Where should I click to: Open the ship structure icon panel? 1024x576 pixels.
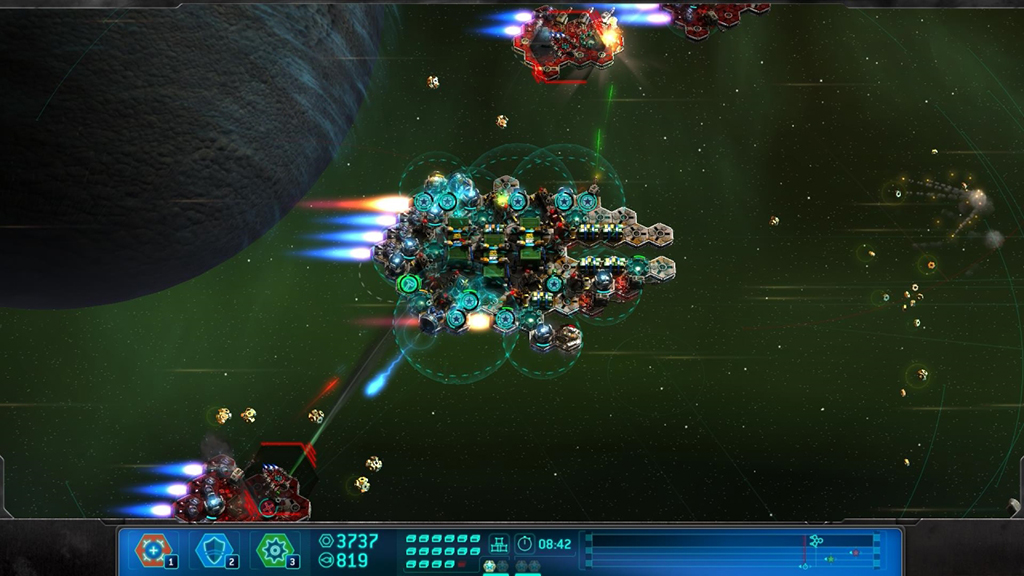(x=498, y=544)
